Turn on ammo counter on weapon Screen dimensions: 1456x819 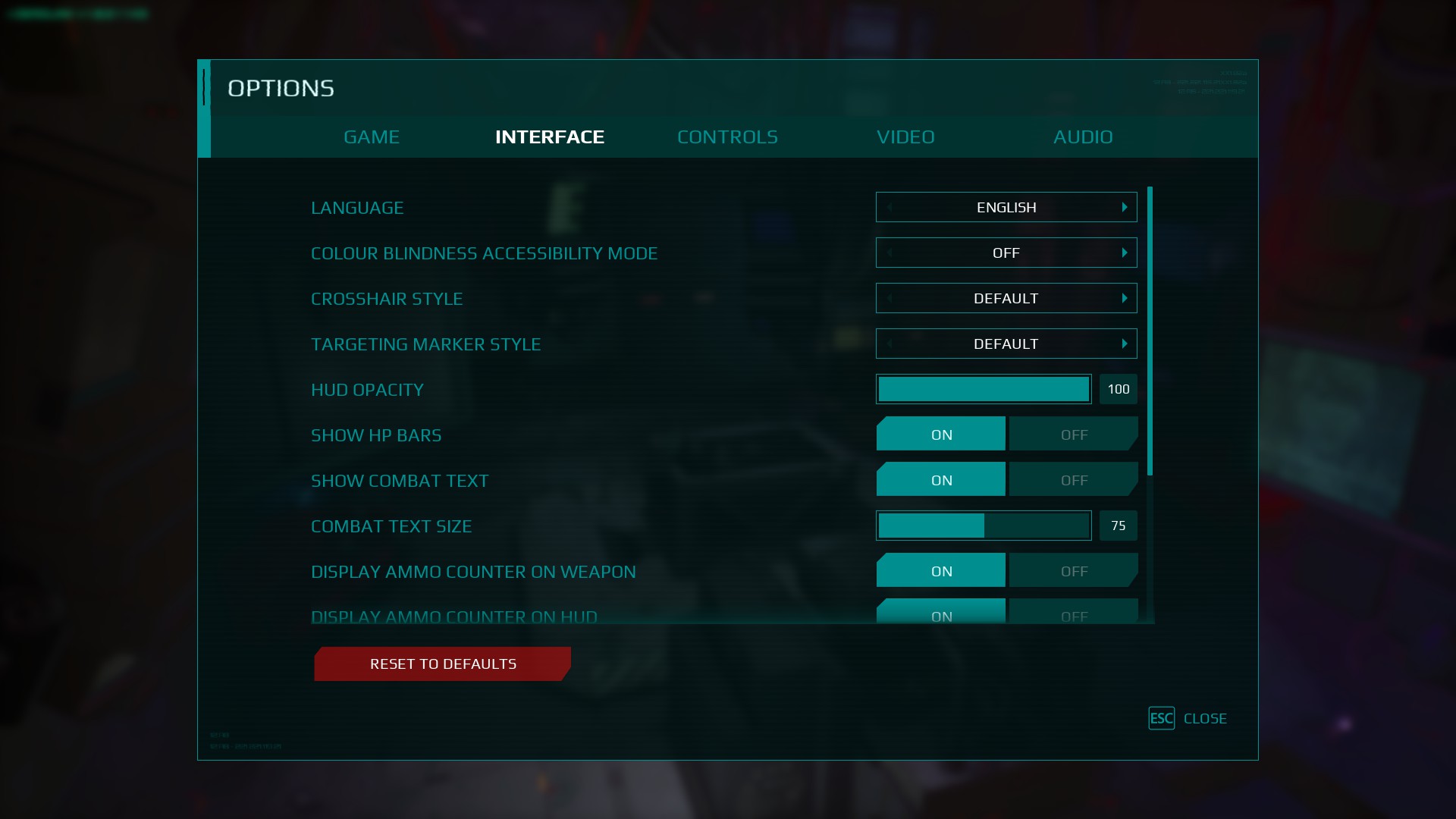941,571
